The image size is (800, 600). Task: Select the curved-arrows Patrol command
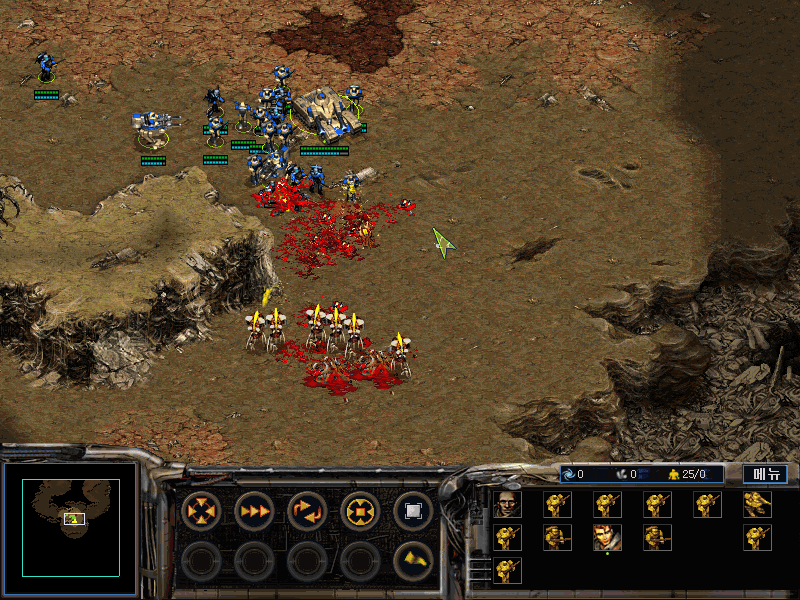point(307,512)
